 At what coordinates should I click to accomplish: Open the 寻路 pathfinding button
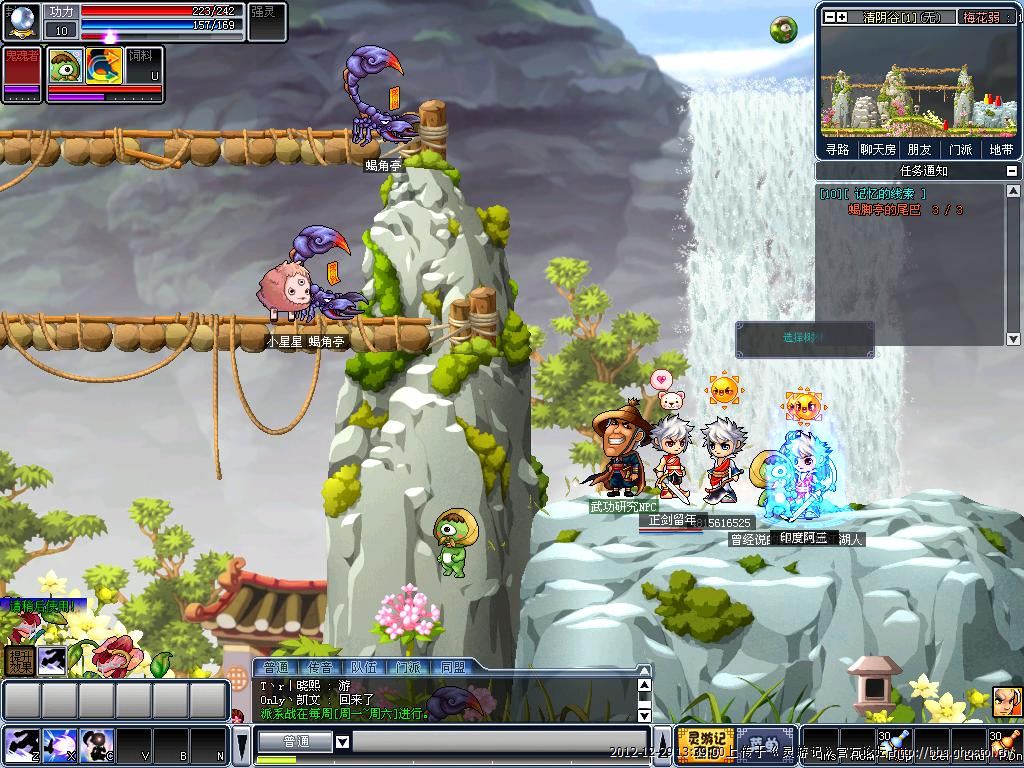click(x=837, y=149)
